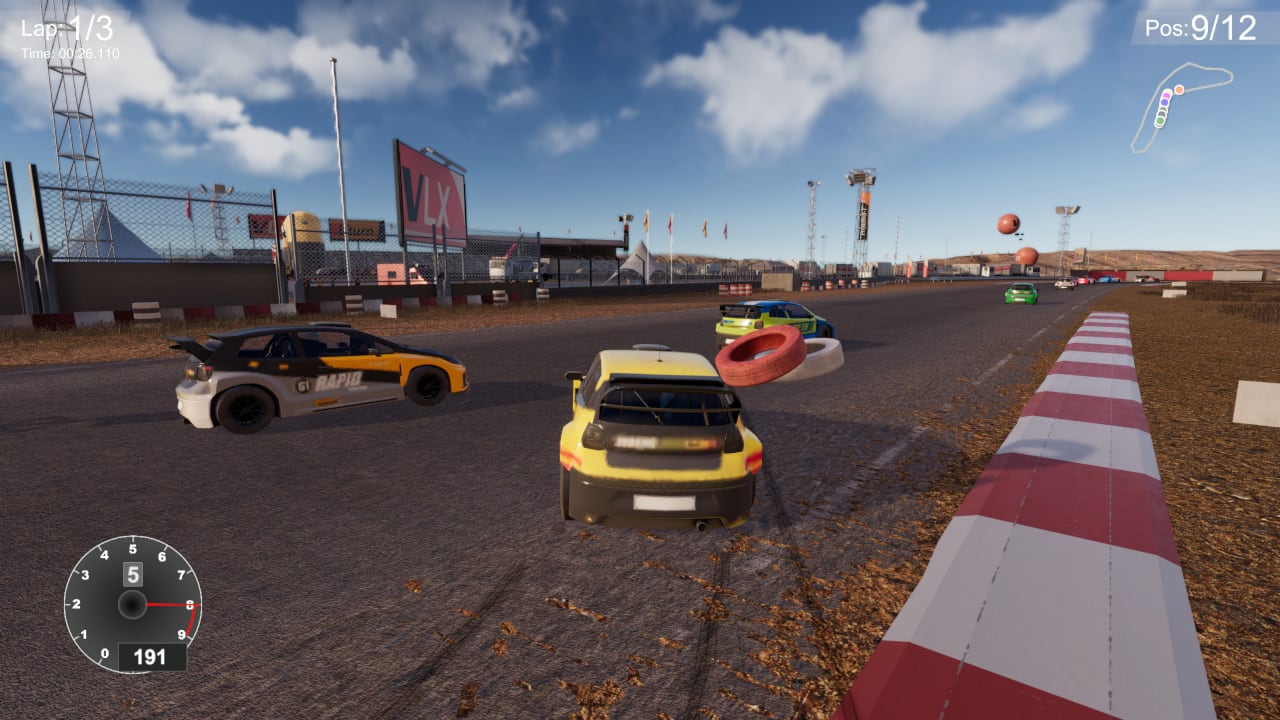
Task: Click the magenta dot on the minimap
Action: tap(1166, 95)
